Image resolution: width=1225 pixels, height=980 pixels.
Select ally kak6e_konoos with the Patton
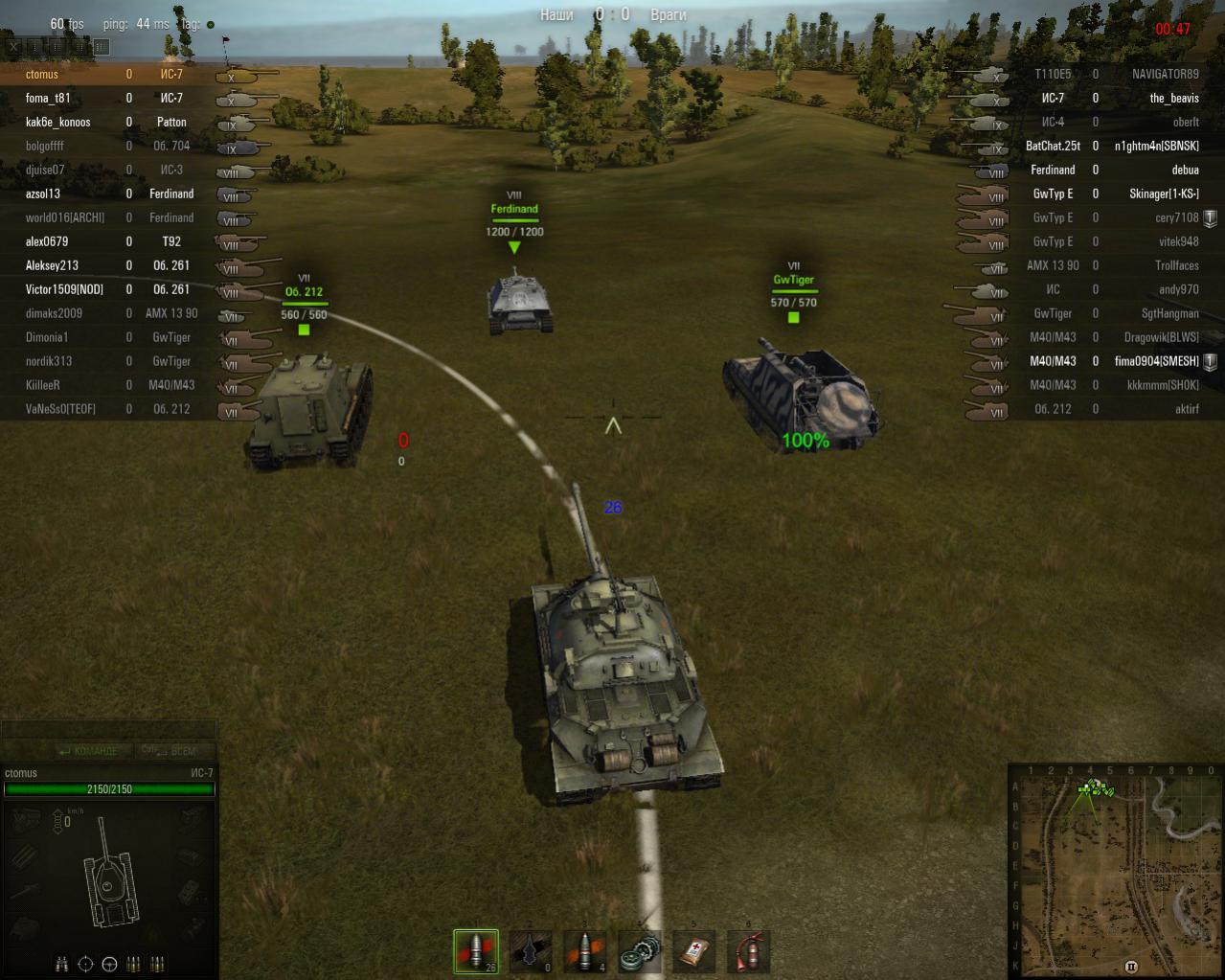pos(57,122)
